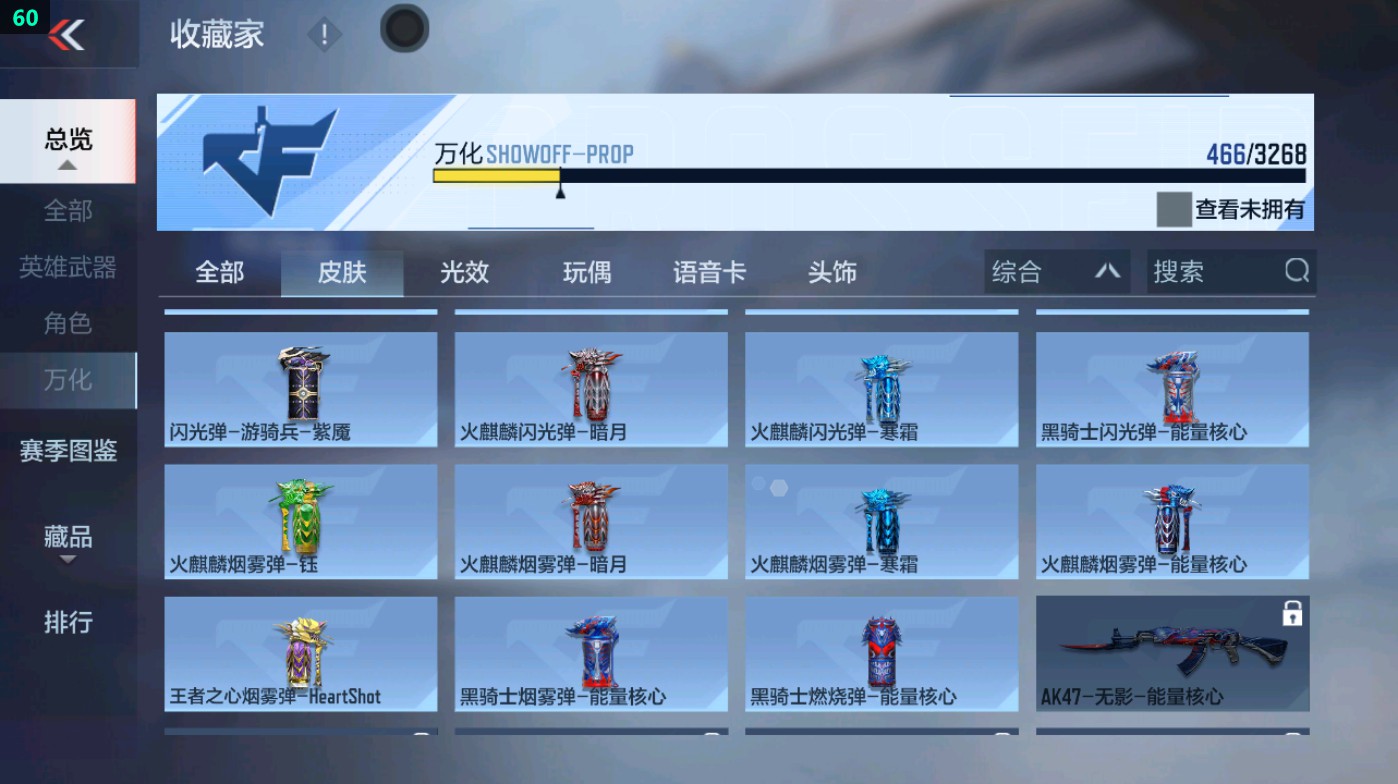
Task: Switch to the 光效 tab
Action: click(x=463, y=272)
